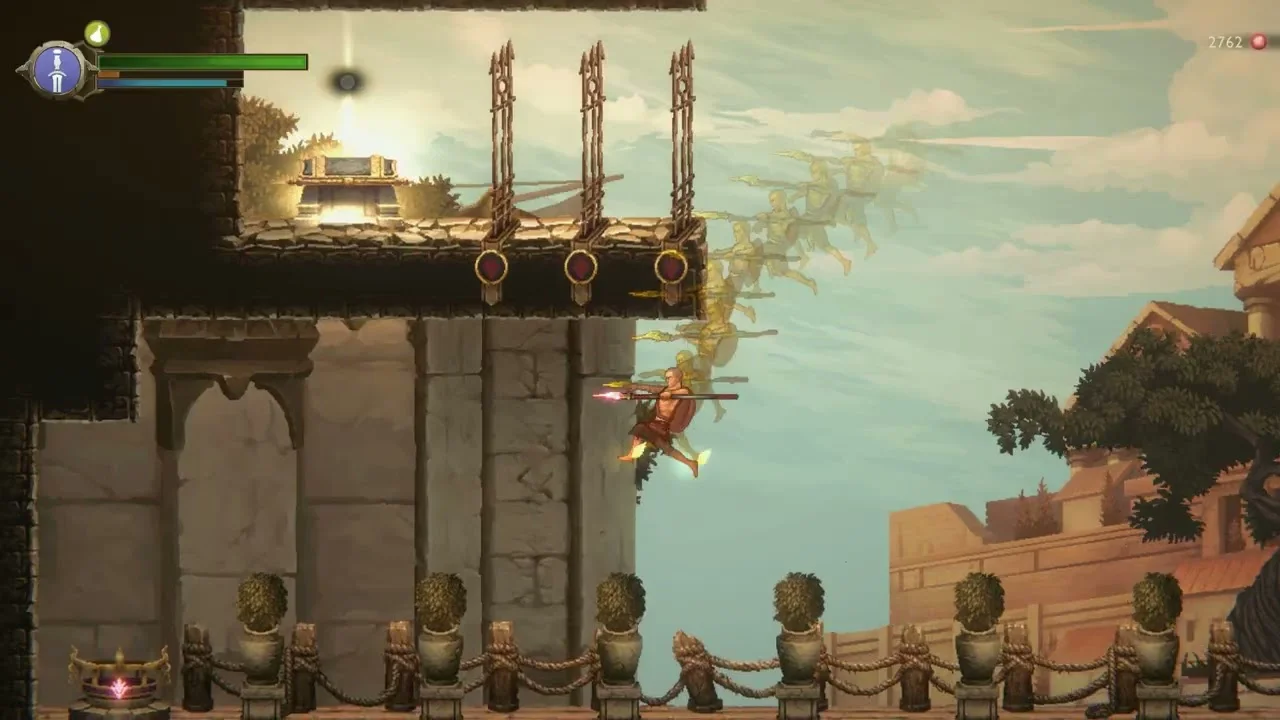Use the green flask item icon
The image size is (1280, 720).
coord(97,33)
